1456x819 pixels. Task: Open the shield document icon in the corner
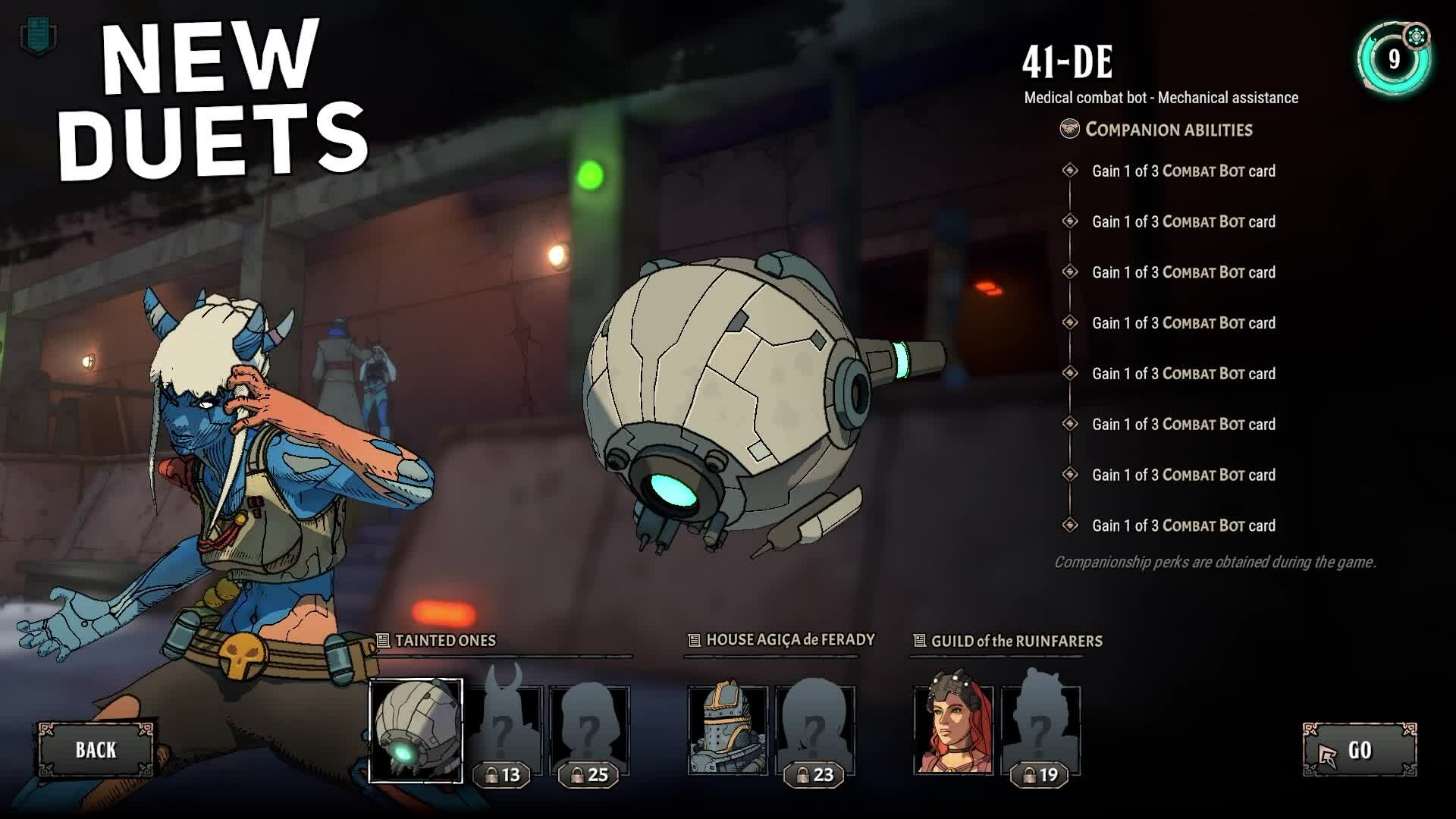(37, 36)
